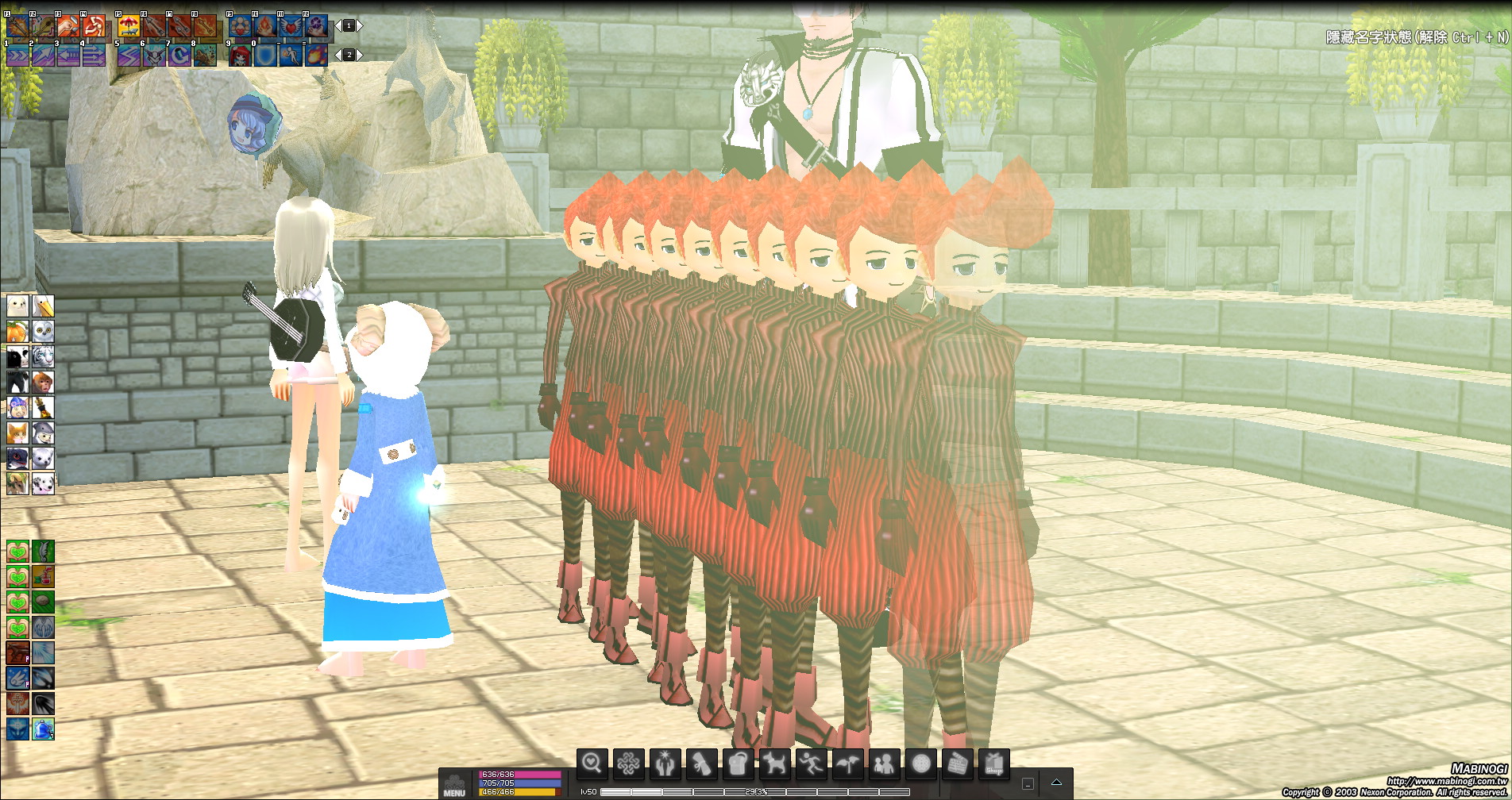Screen dimensions: 1512x800
Task: Open the two-people friends icon
Action: 884,764
